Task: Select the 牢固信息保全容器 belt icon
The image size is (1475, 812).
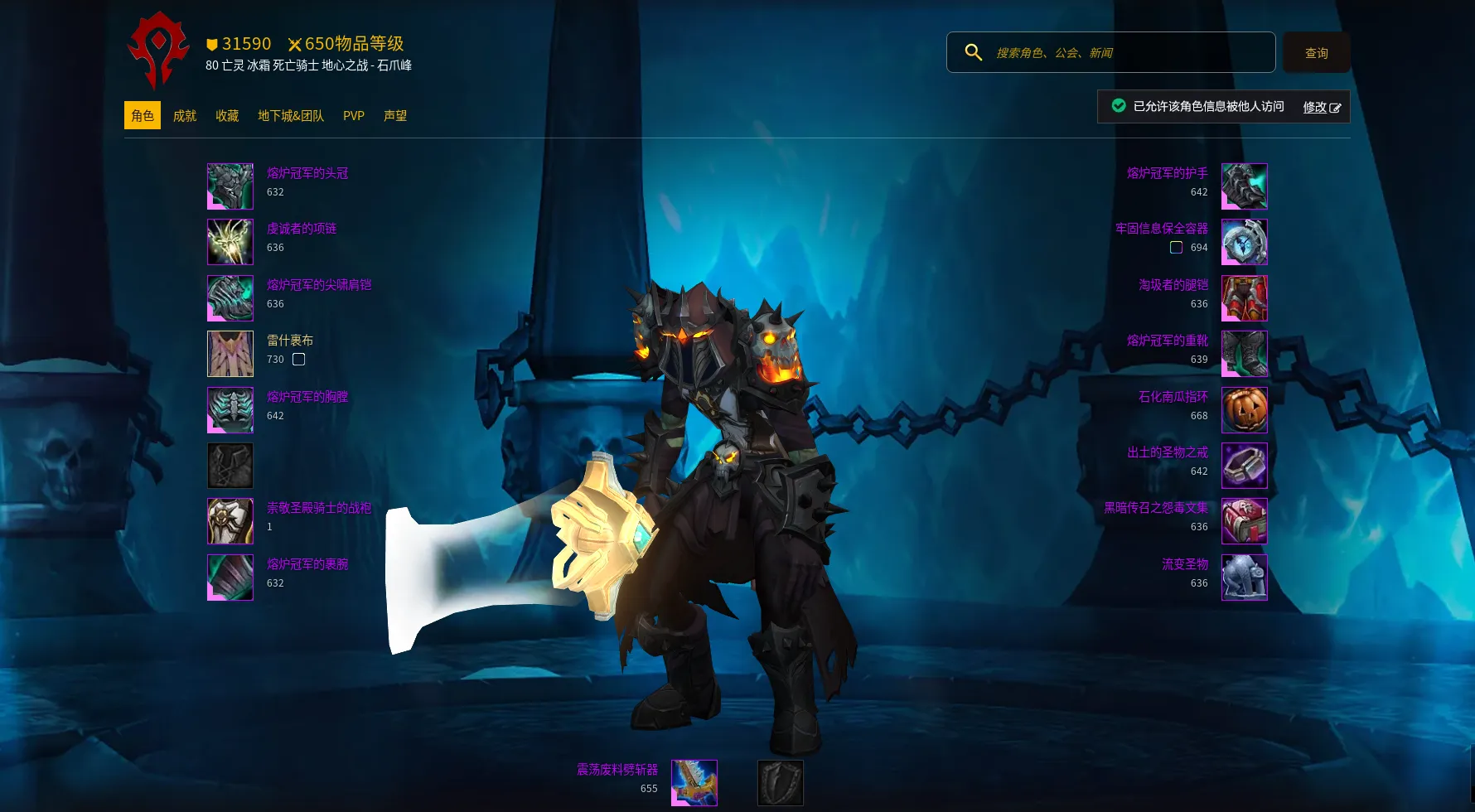Action: [1244, 242]
